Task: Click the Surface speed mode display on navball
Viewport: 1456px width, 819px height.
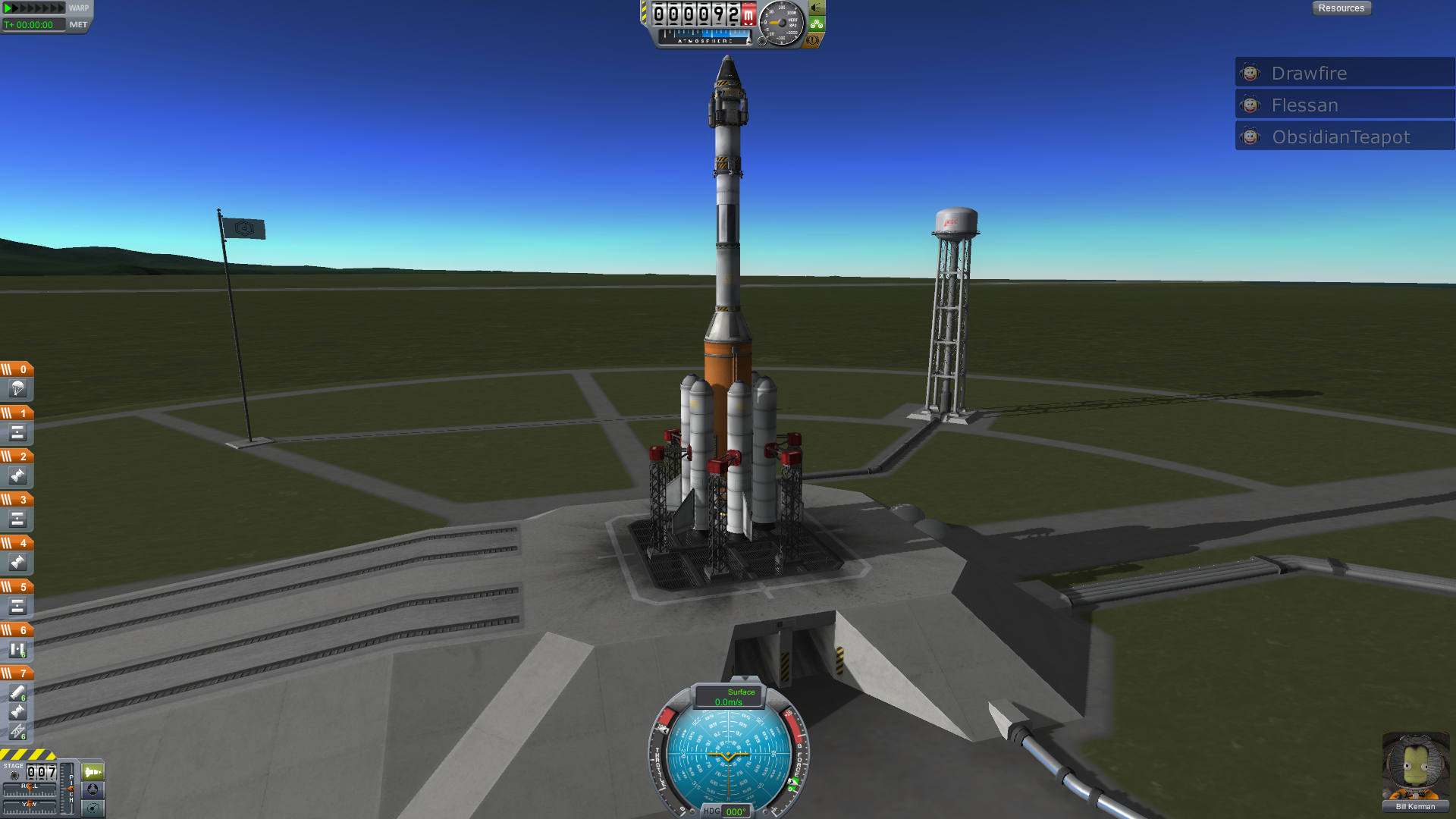Action: [x=730, y=696]
